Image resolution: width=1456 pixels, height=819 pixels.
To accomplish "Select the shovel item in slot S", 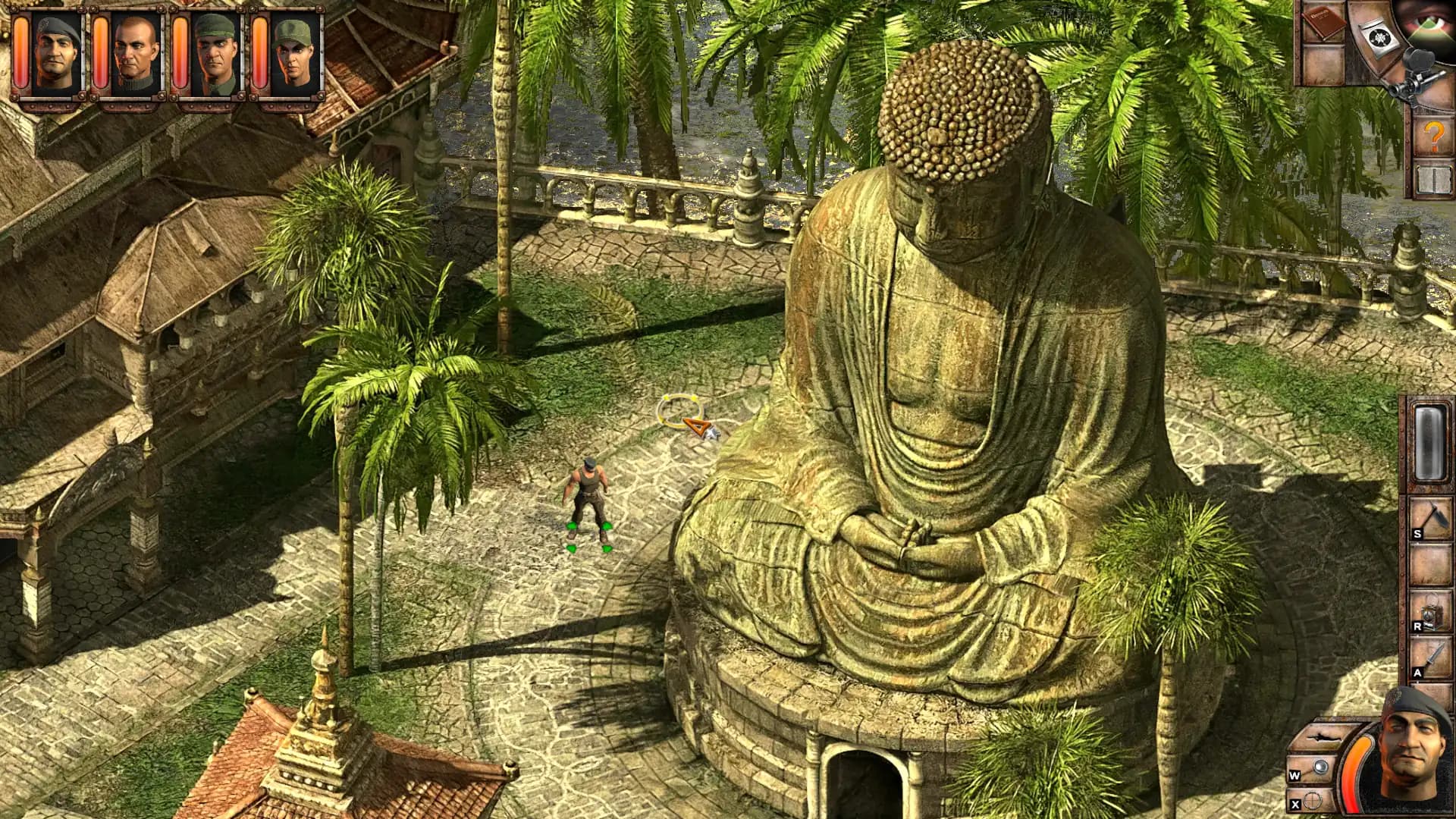I will pyautogui.click(x=1430, y=518).
